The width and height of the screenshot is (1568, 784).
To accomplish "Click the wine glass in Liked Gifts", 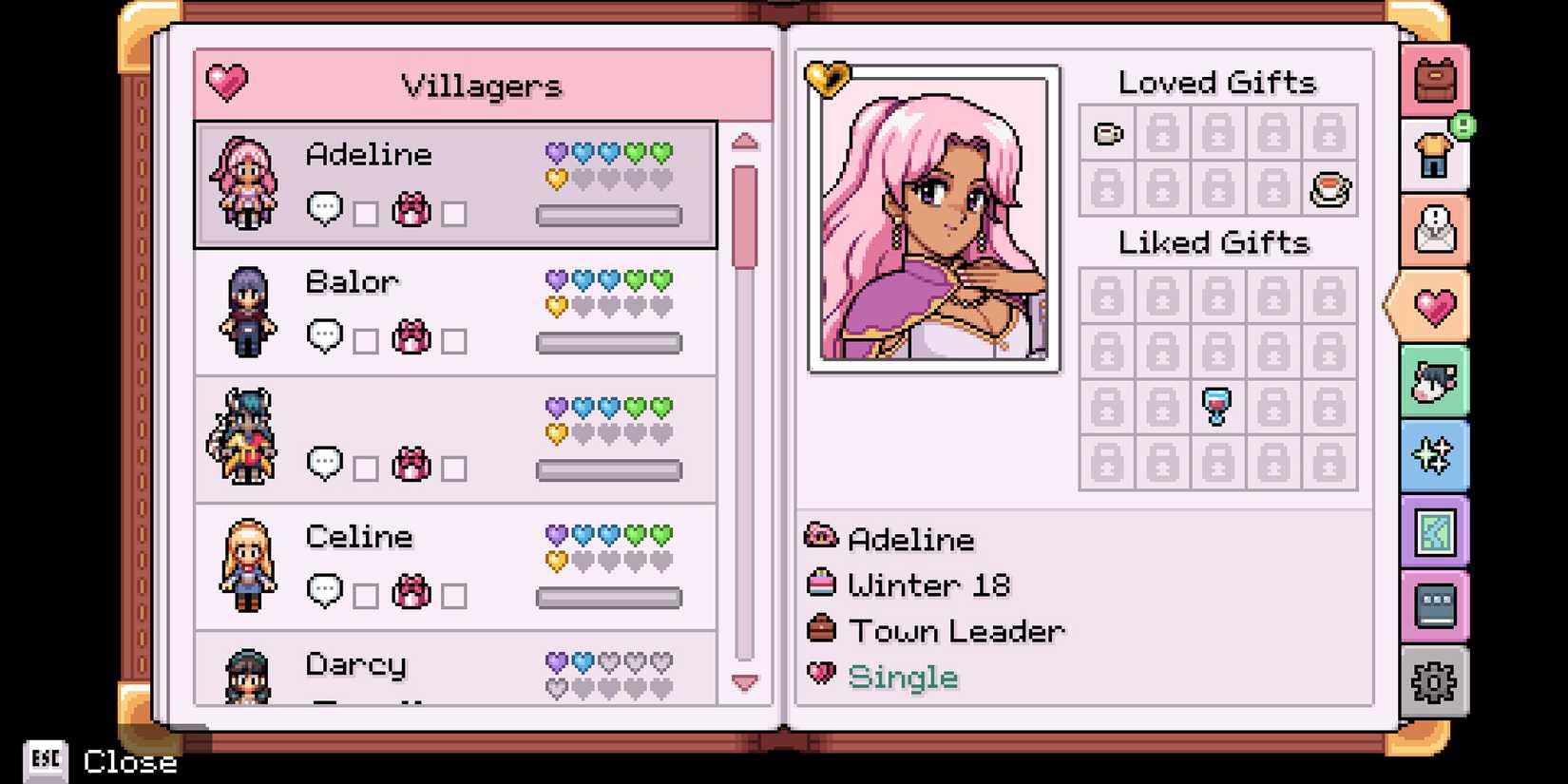I will 1216,403.
